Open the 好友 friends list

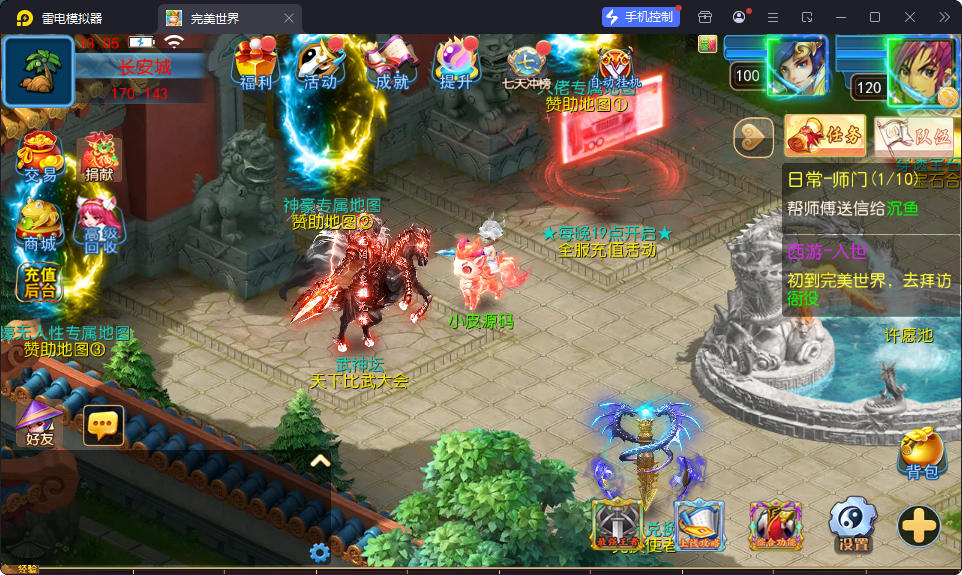coord(41,423)
